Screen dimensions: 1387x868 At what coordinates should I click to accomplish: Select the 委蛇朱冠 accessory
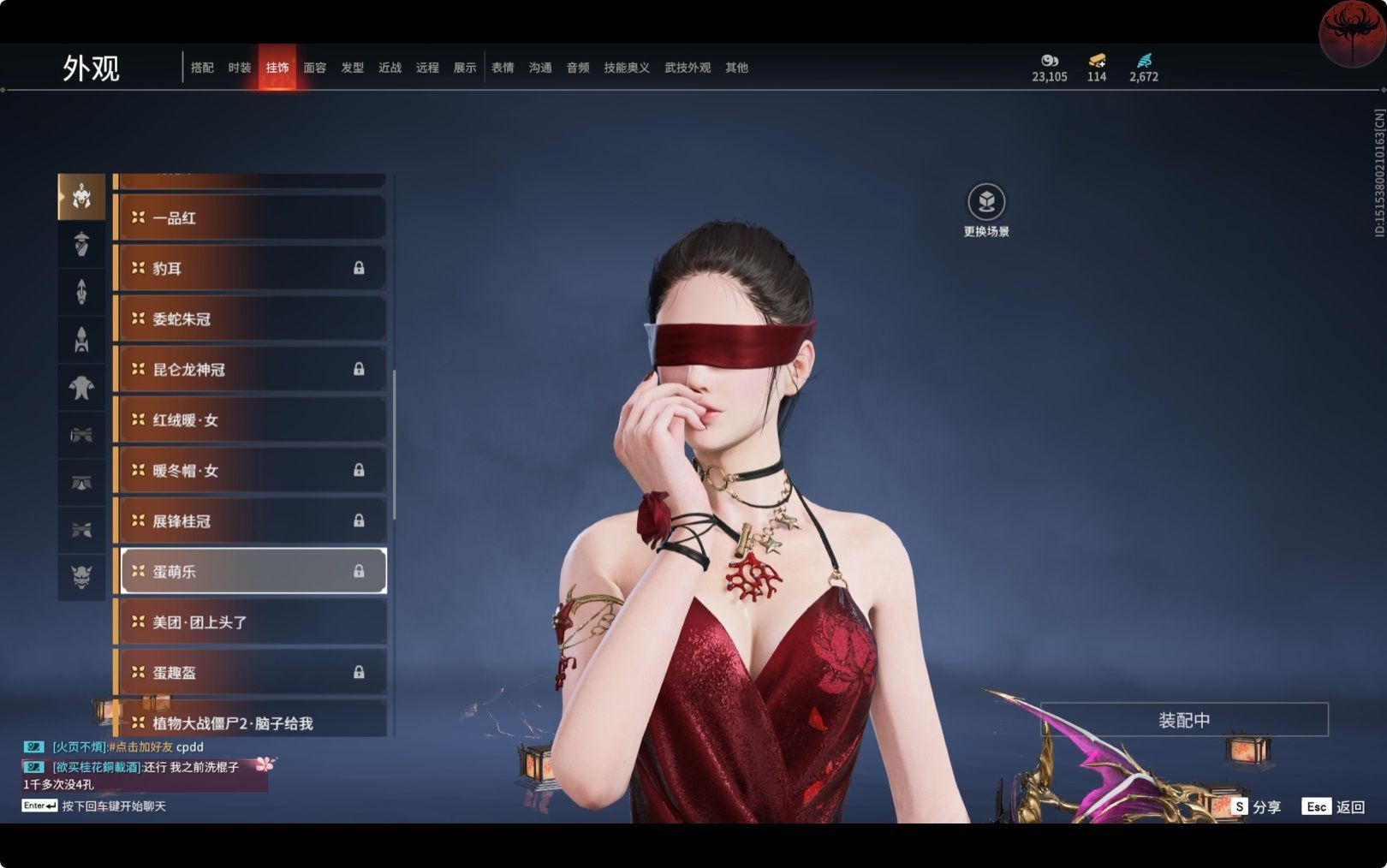pos(250,319)
